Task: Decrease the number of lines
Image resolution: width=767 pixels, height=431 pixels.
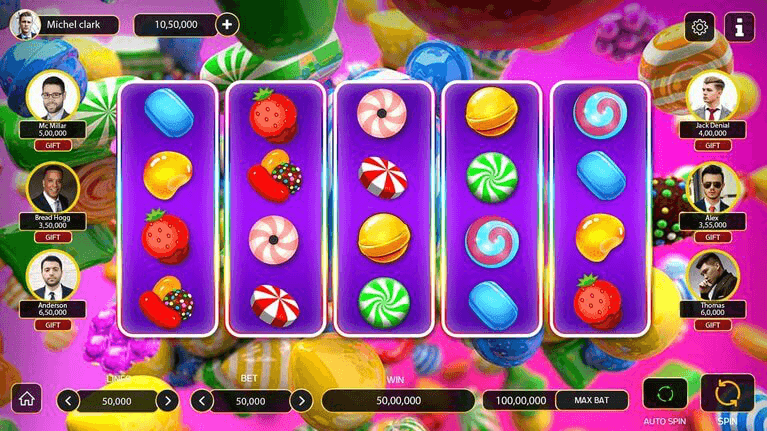Action: [x=68, y=401]
